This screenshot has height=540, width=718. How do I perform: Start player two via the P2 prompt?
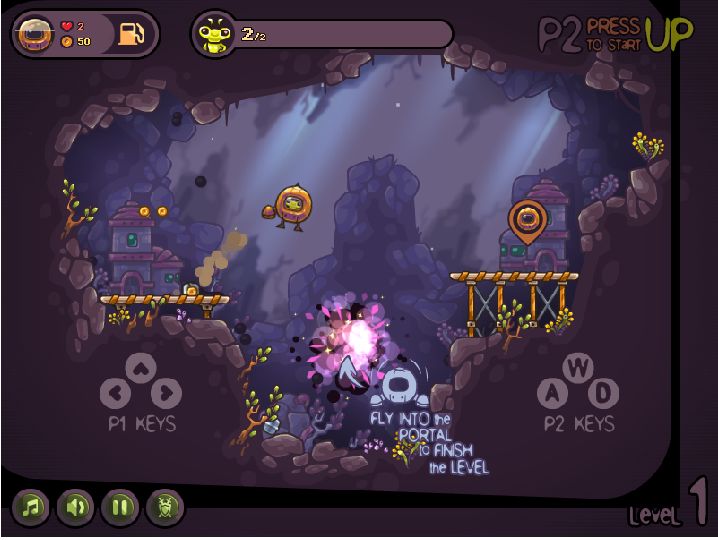pyautogui.click(x=615, y=33)
